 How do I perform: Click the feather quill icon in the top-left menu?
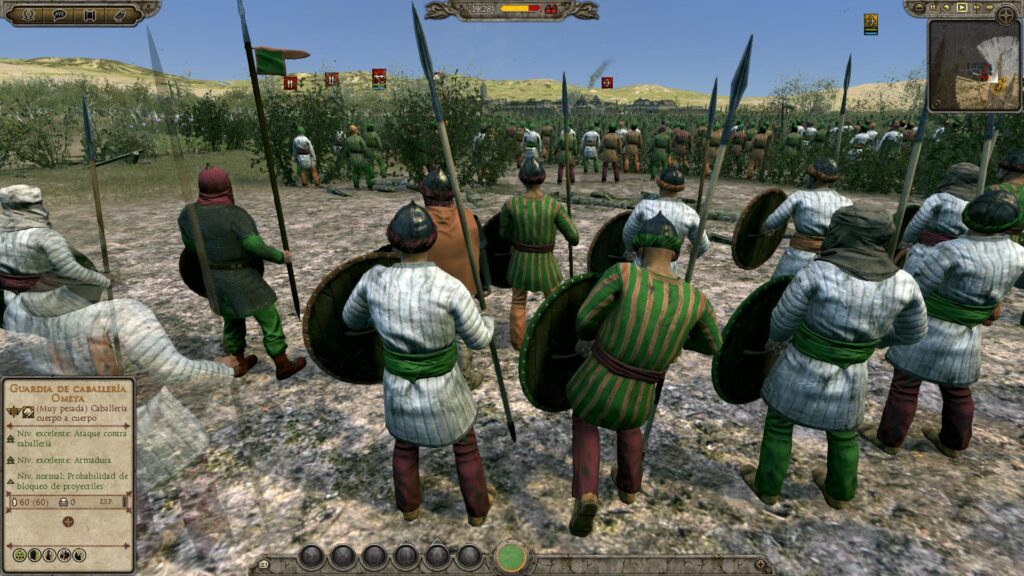(121, 15)
